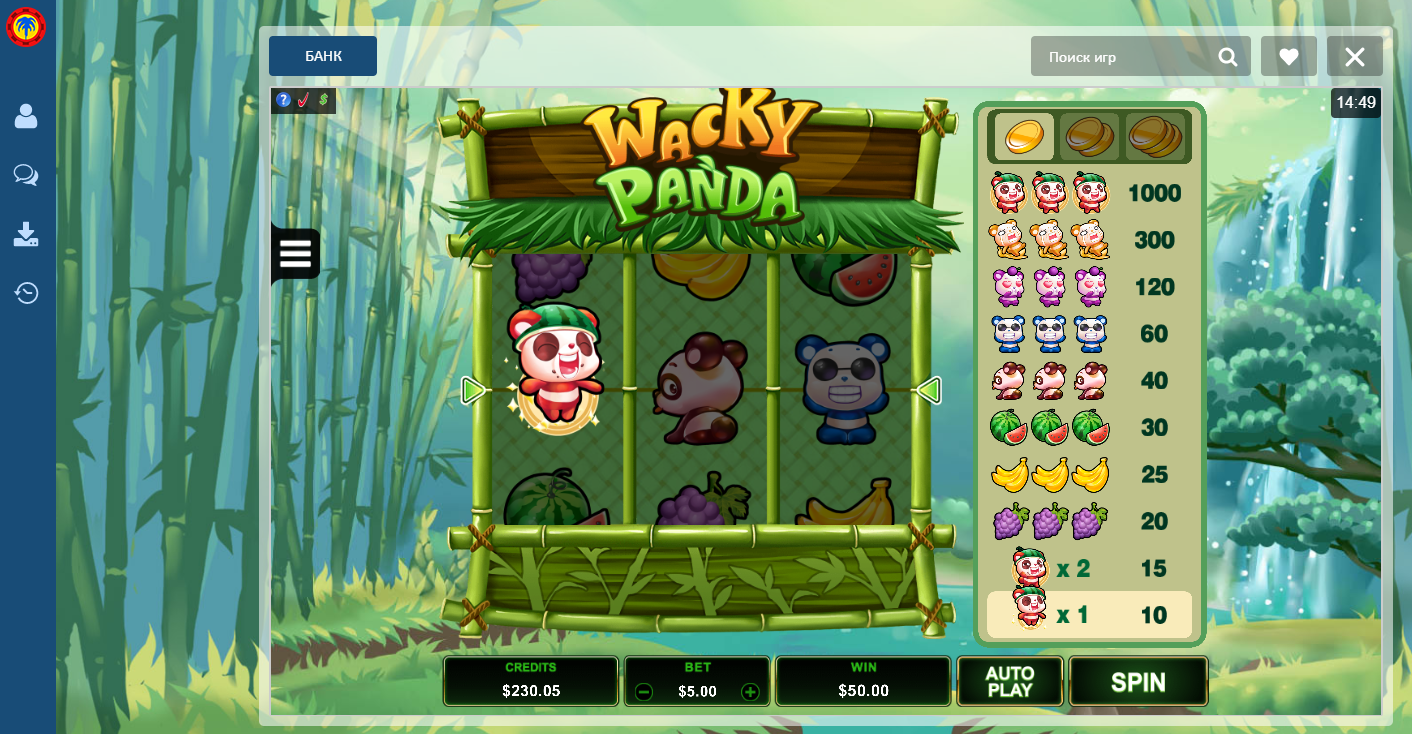Image resolution: width=1412 pixels, height=734 pixels.
Task: Open the user profile sidebar icon
Action: [26, 117]
